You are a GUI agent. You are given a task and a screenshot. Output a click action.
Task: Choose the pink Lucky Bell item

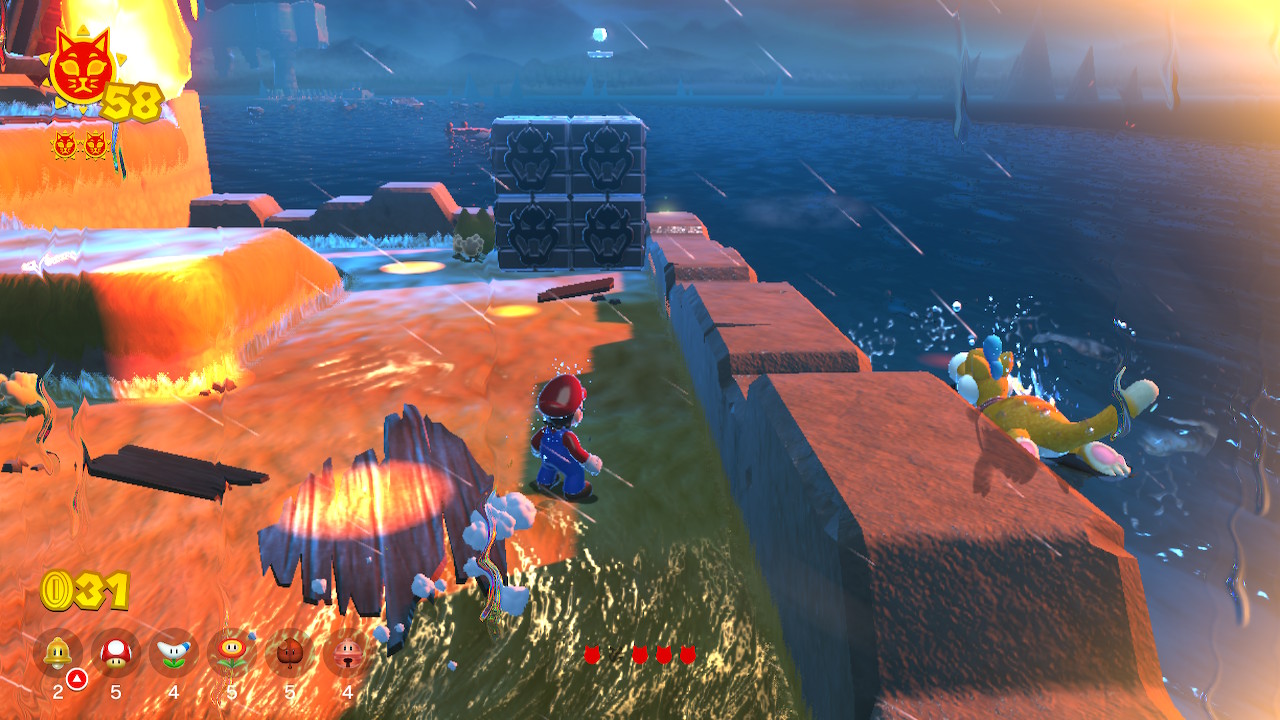pos(348,653)
